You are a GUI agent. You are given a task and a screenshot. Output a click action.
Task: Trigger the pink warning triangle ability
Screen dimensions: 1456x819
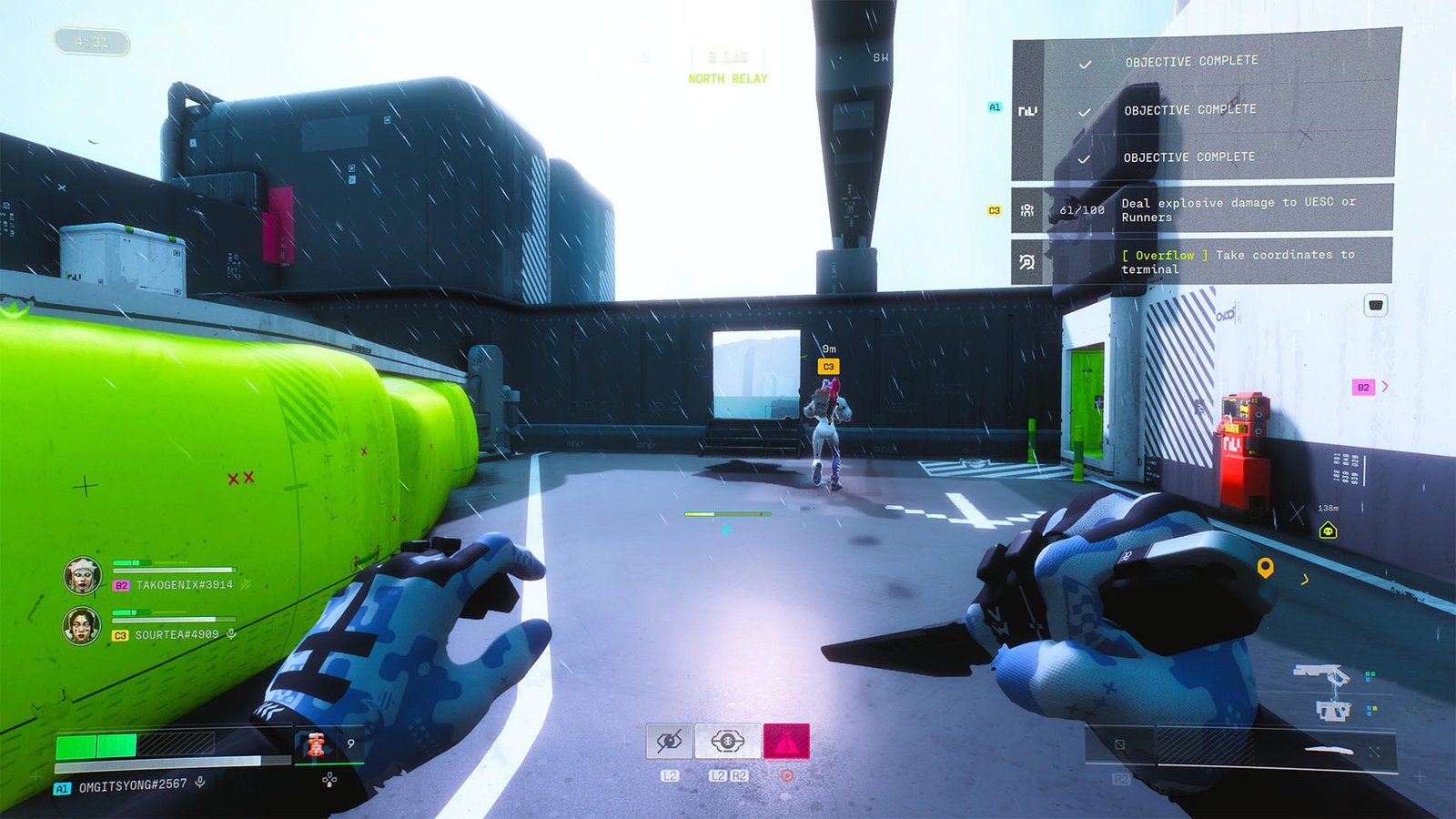pos(786,741)
